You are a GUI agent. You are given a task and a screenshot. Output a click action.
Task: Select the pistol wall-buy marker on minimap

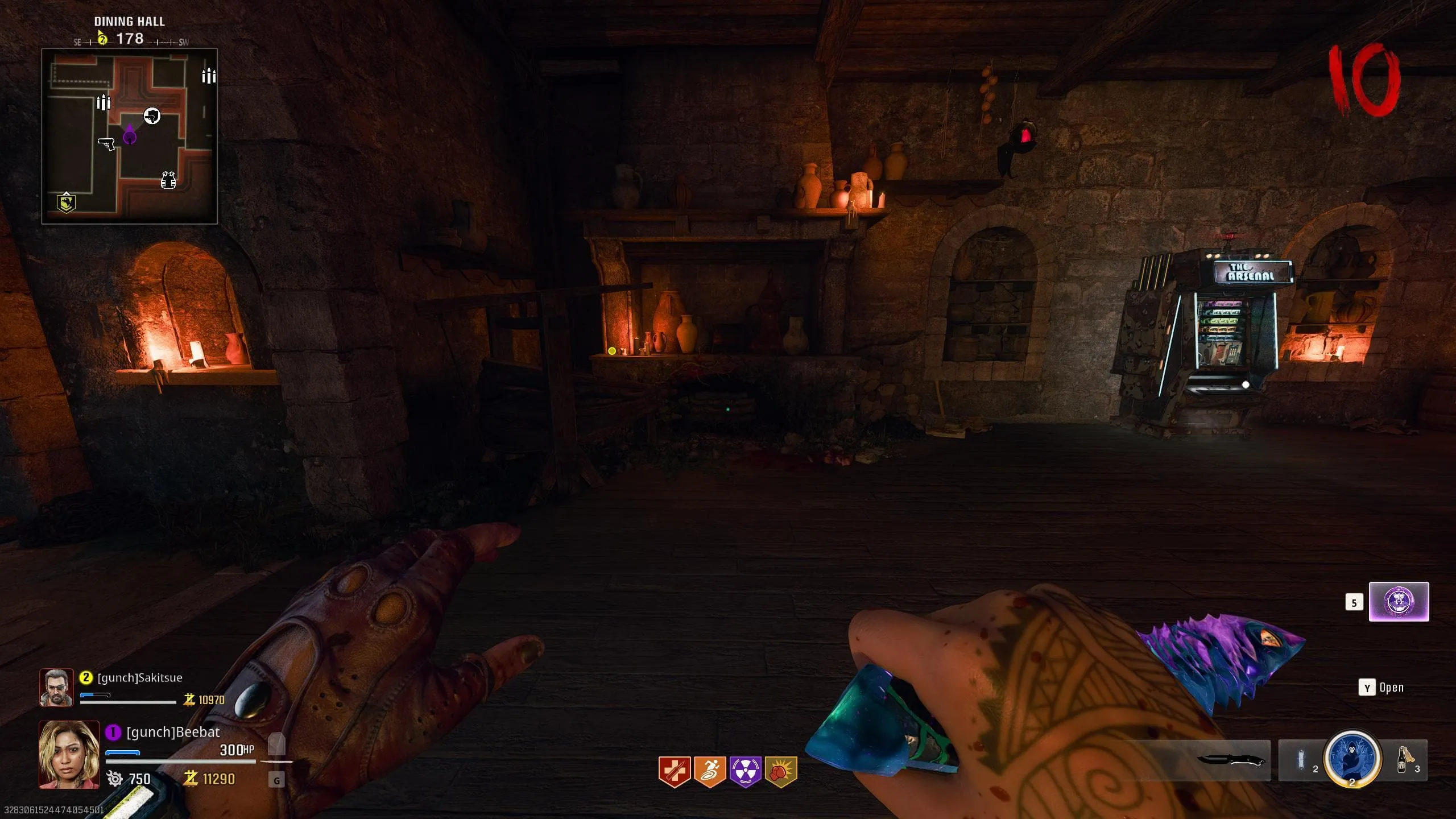[106, 143]
